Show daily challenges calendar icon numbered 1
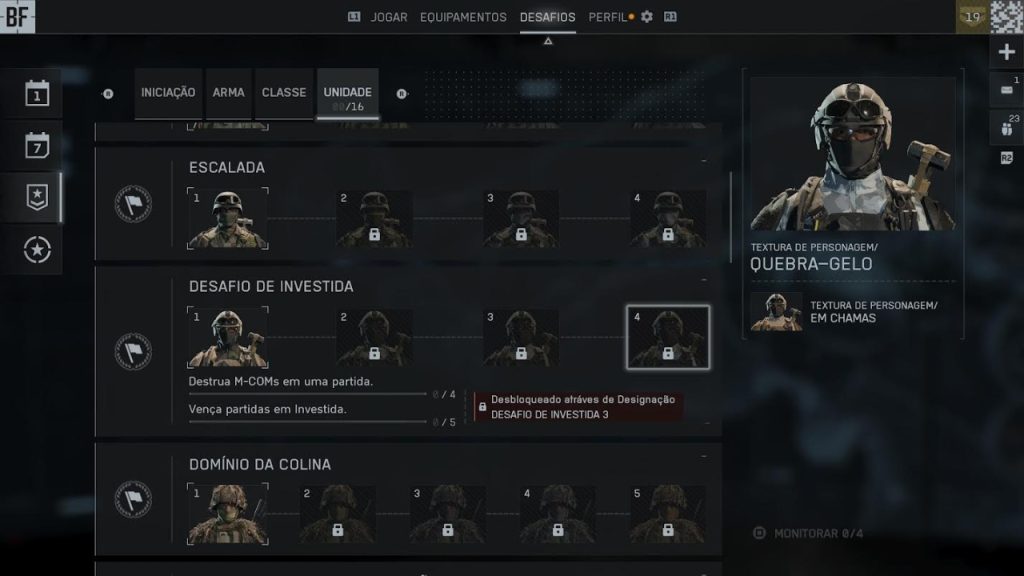The width and height of the screenshot is (1024, 576). 38,95
